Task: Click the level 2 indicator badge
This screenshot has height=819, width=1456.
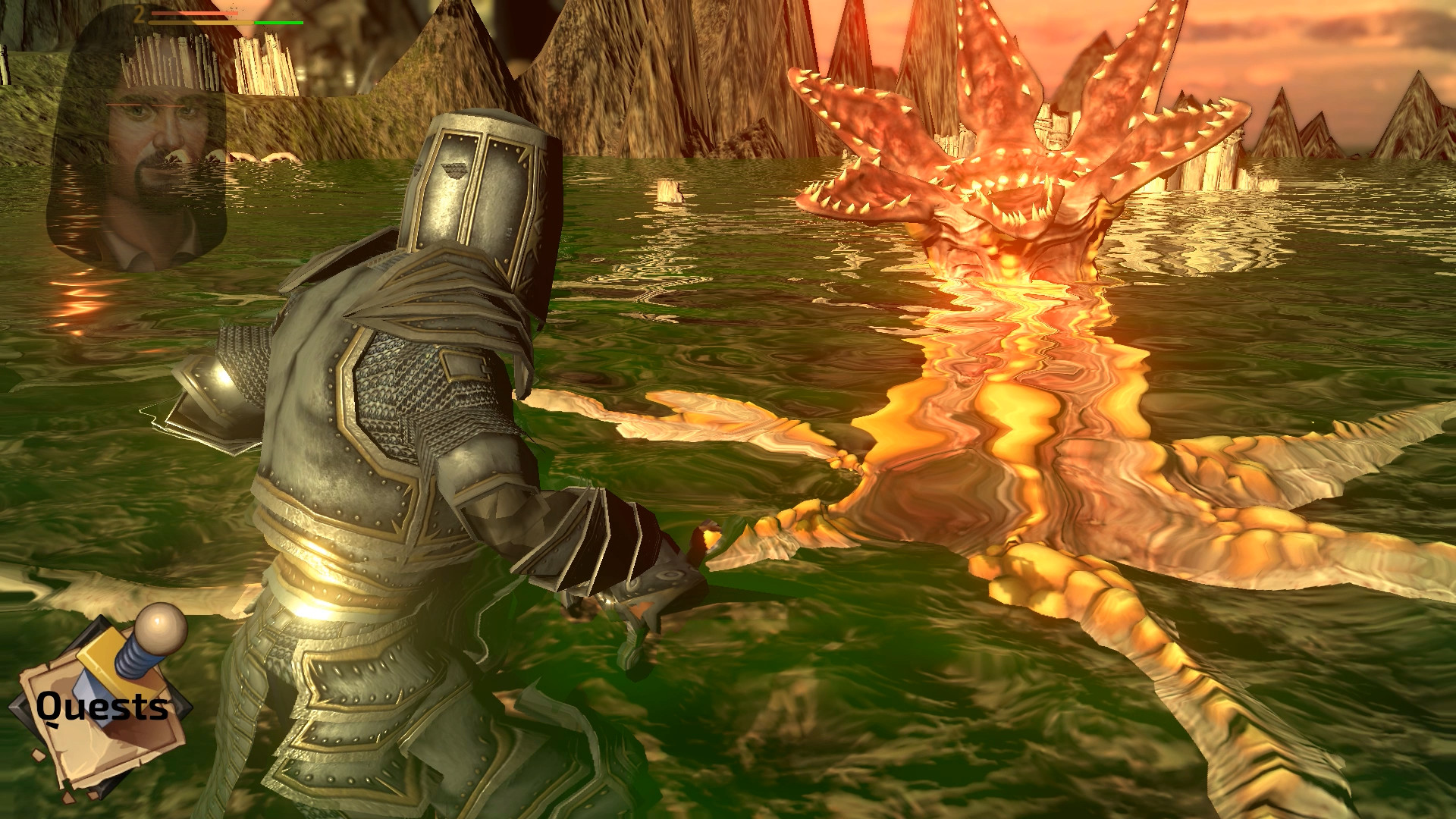Action: point(139,15)
